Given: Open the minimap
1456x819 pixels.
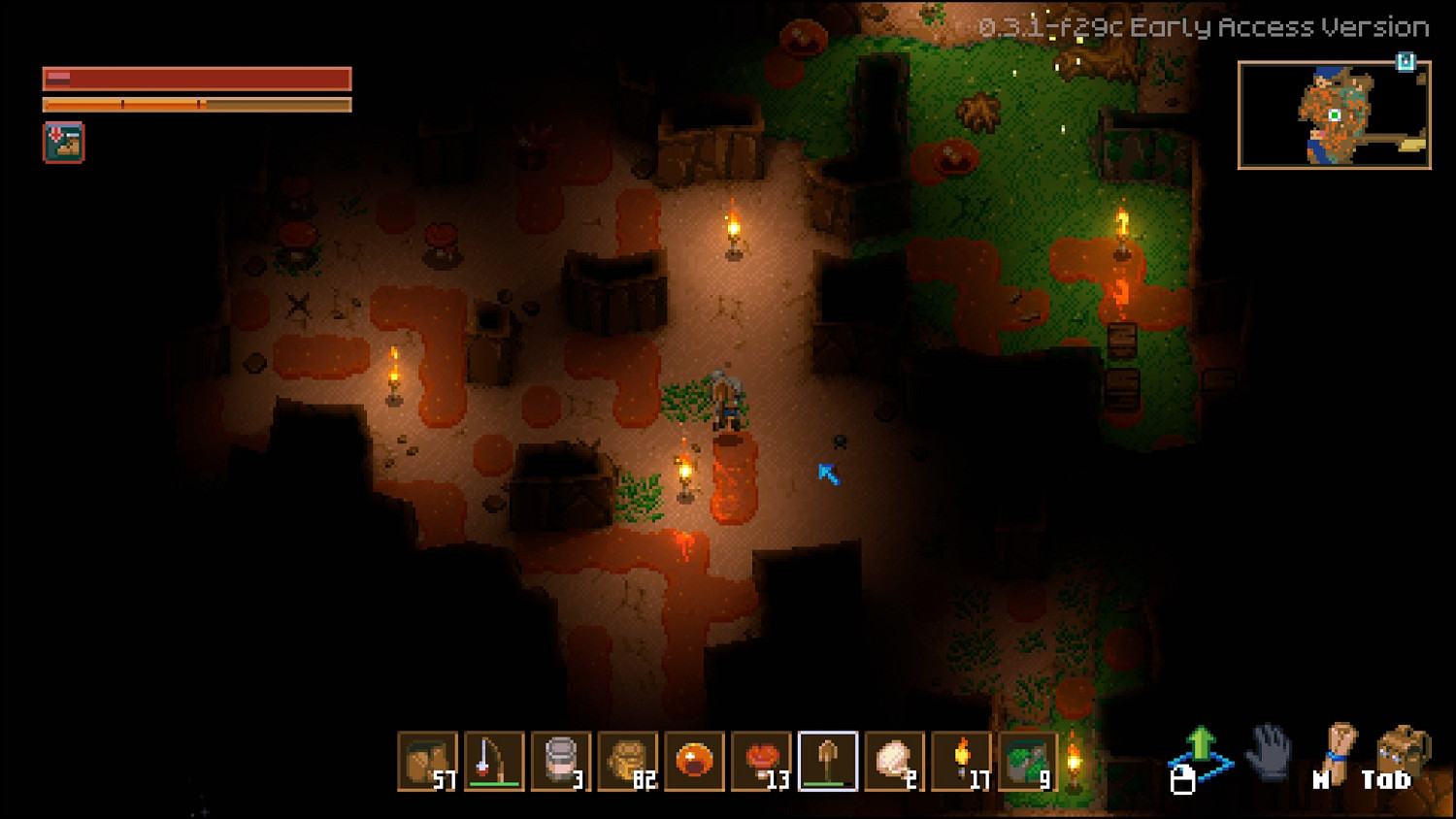Looking at the screenshot, I should pyautogui.click(x=1334, y=115).
